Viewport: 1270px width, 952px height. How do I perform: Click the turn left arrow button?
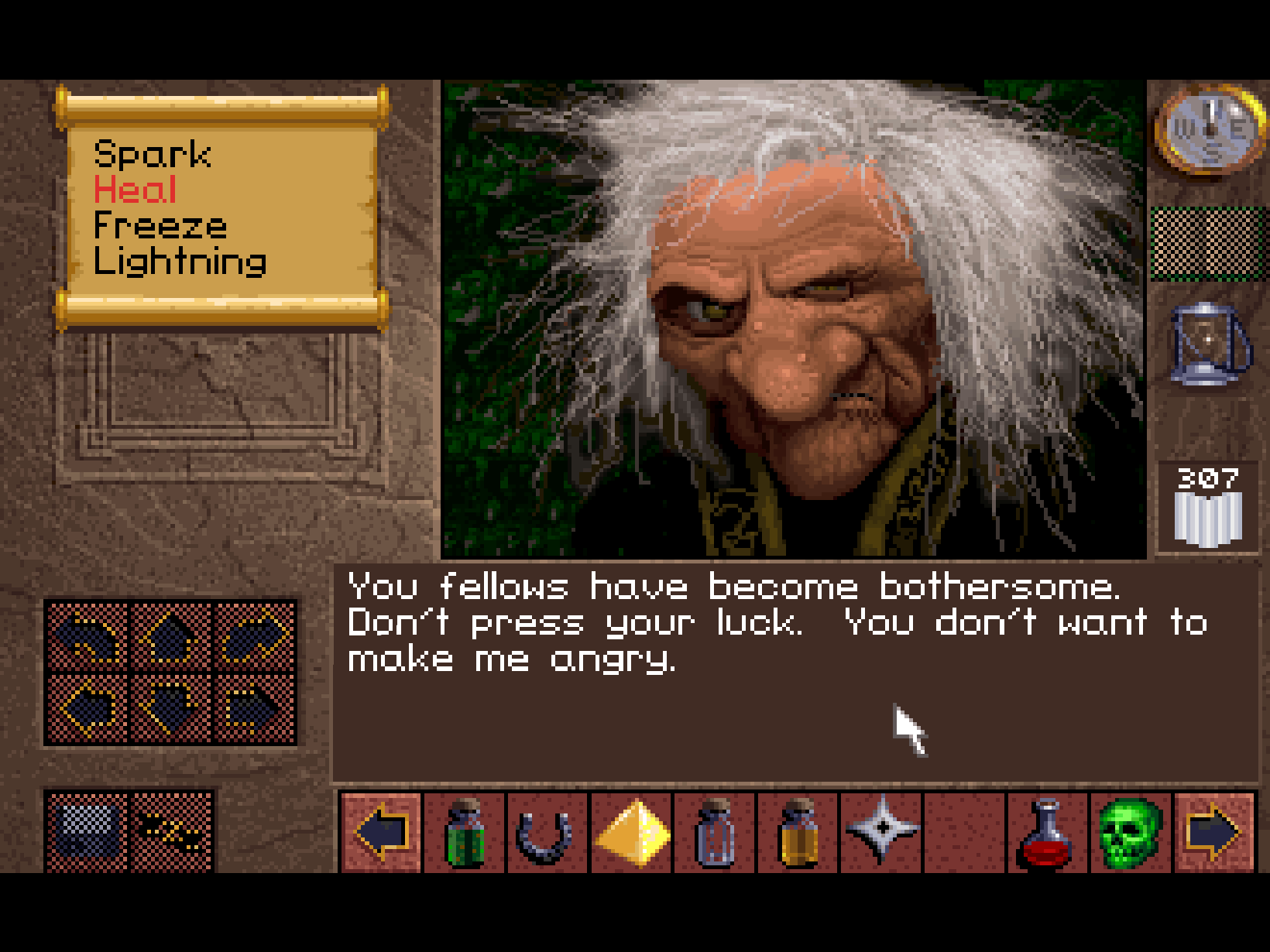(x=87, y=636)
